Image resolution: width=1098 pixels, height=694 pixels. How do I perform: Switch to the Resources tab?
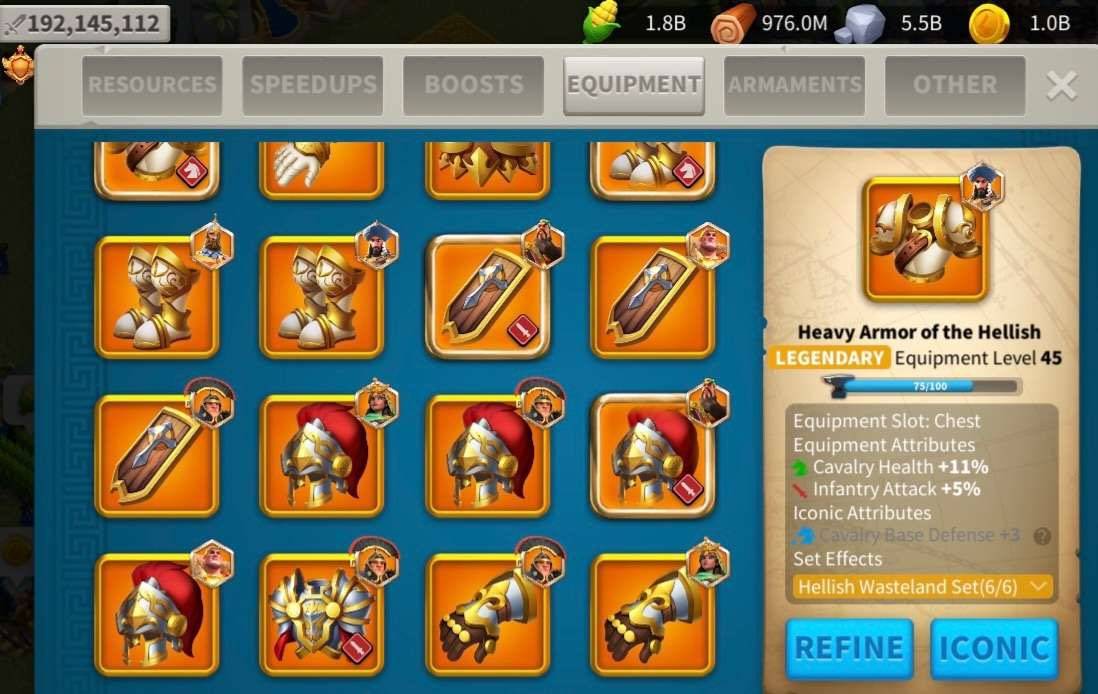(151, 85)
